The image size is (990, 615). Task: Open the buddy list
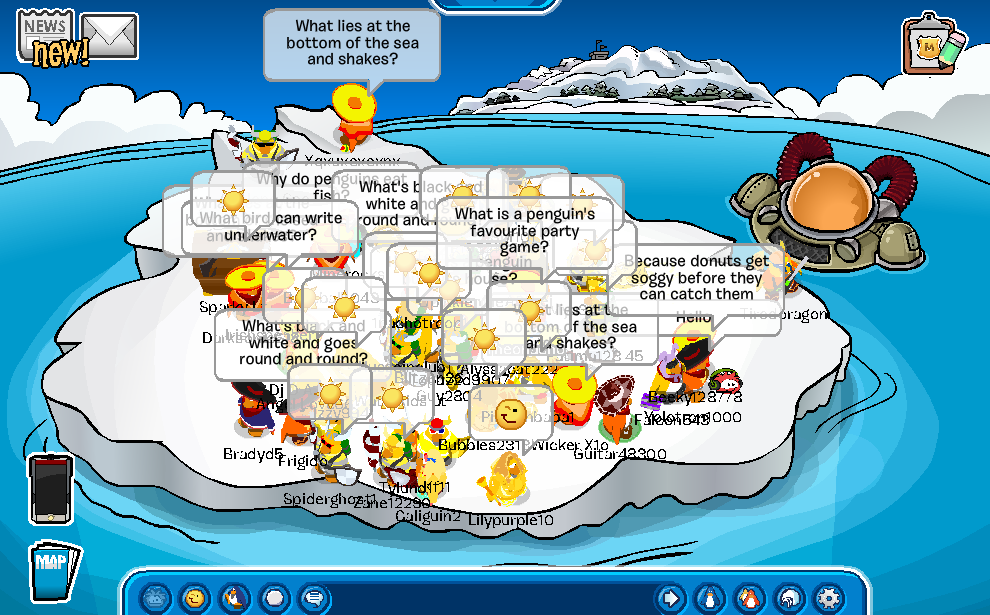(750, 598)
